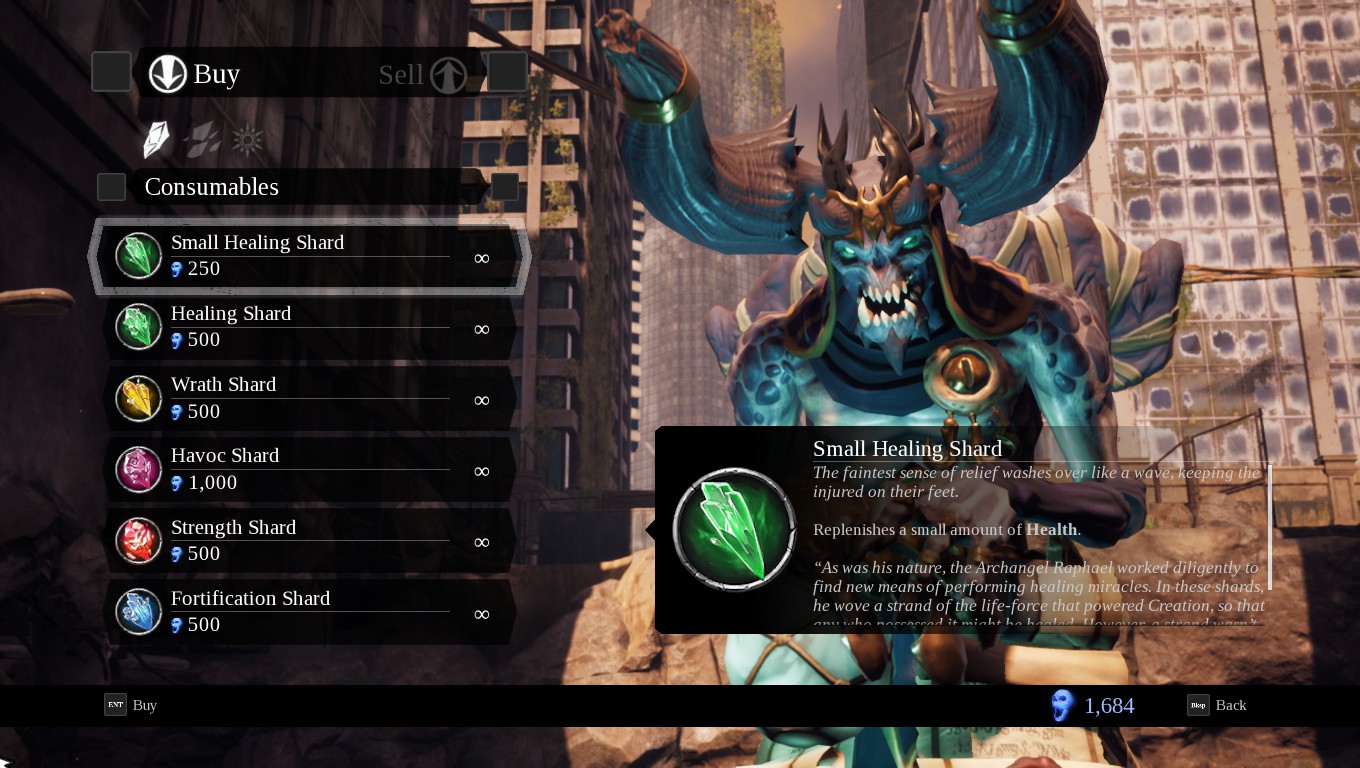
Task: Open the Enhancements sun category icon
Action: [247, 140]
